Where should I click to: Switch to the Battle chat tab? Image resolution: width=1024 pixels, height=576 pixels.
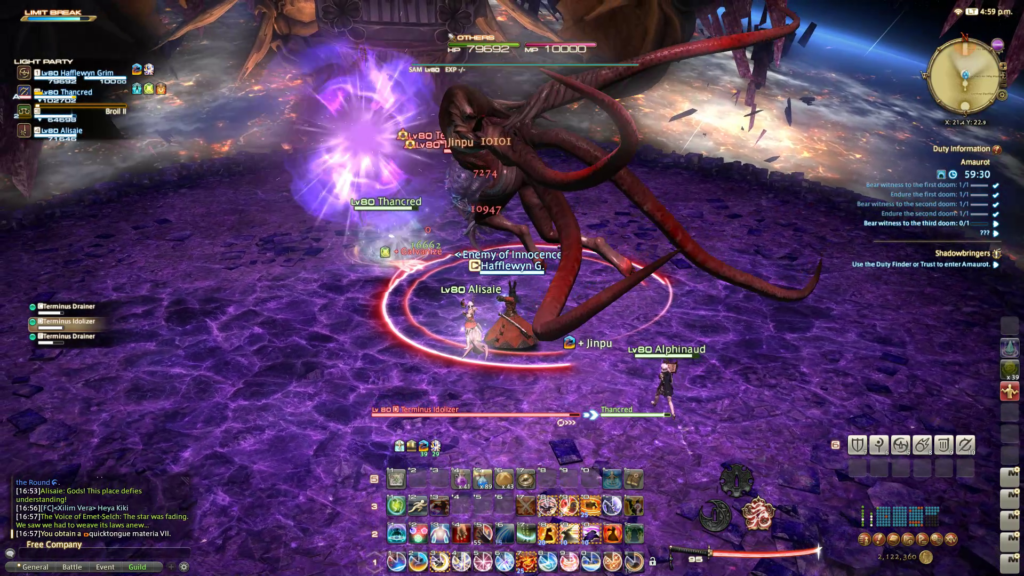[70, 567]
